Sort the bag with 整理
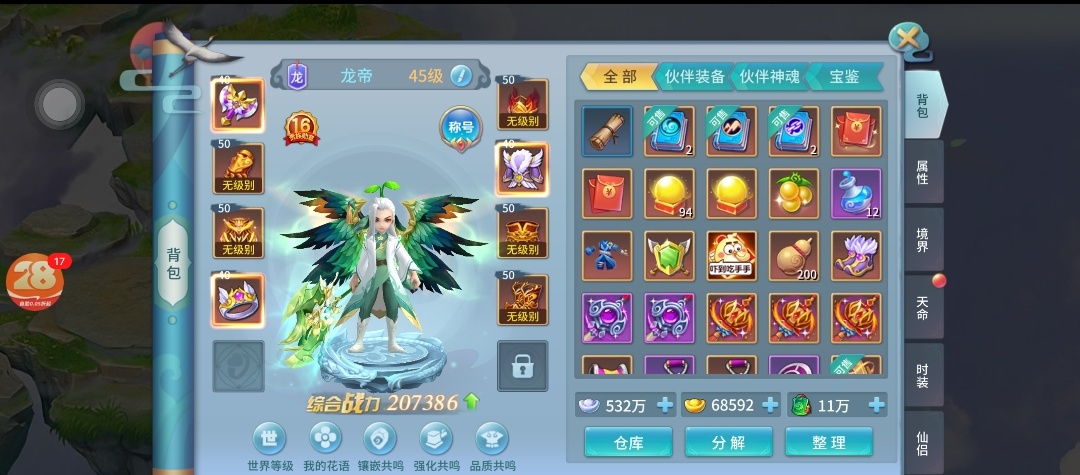This screenshot has height=475, width=1080. (x=828, y=442)
